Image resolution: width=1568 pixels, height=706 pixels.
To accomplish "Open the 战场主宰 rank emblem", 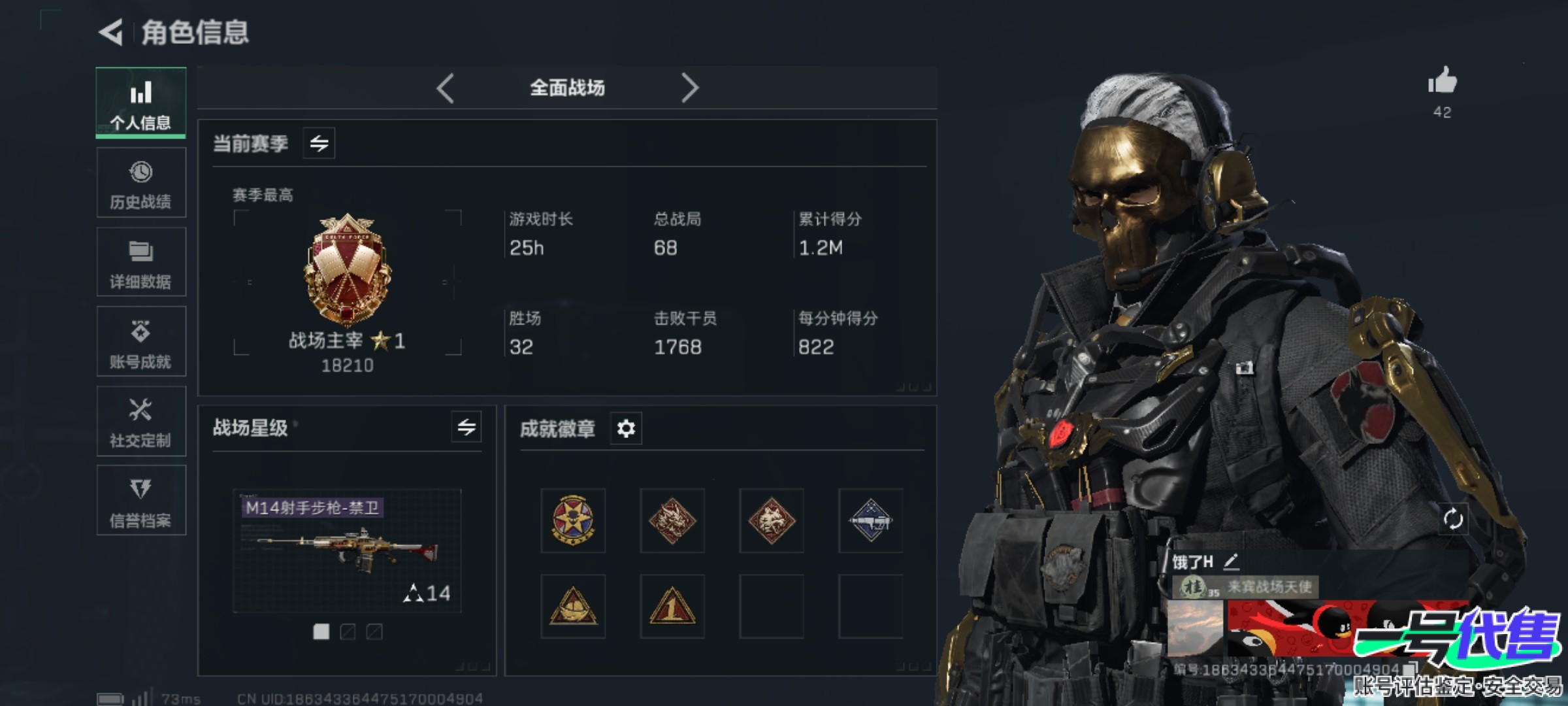I will click(347, 269).
